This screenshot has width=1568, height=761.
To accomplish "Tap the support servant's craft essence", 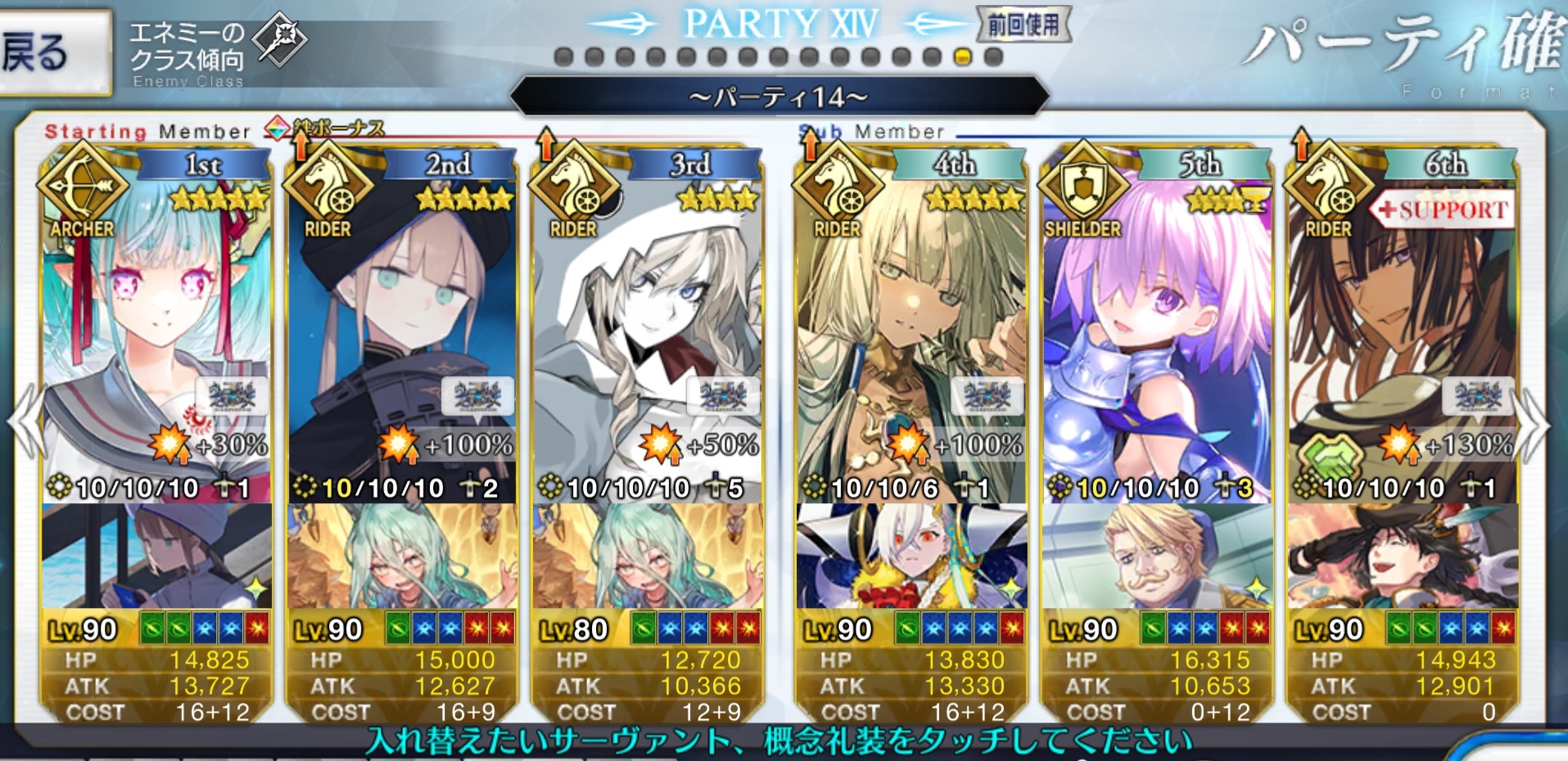I will point(1403,556).
